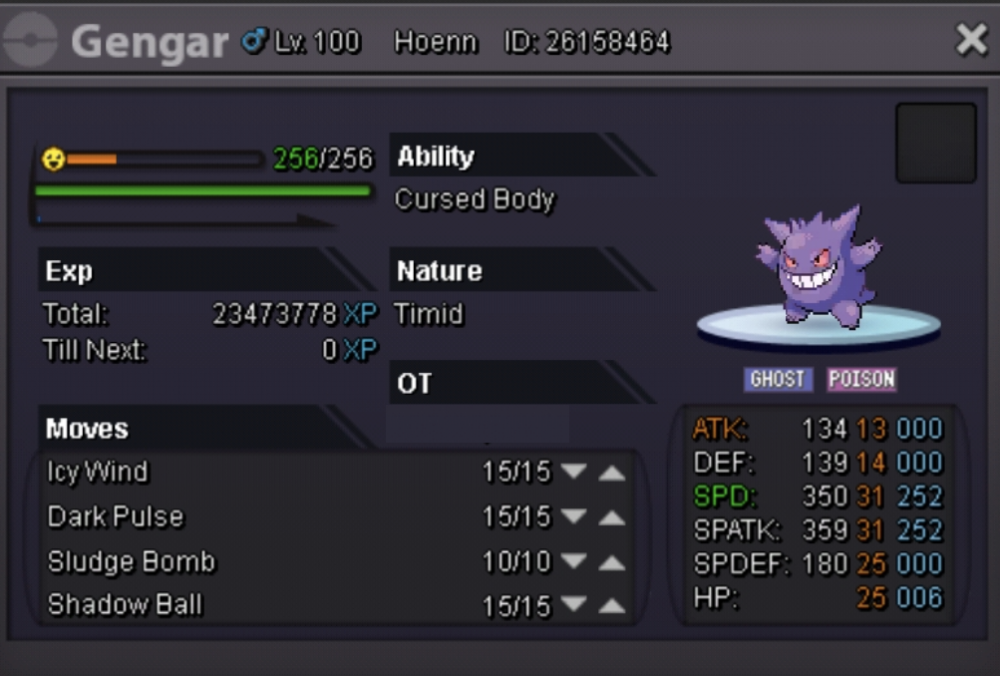Screen dimensions: 1000x676
Task: Move Sludge Bomb up in move order
Action: click(x=611, y=563)
